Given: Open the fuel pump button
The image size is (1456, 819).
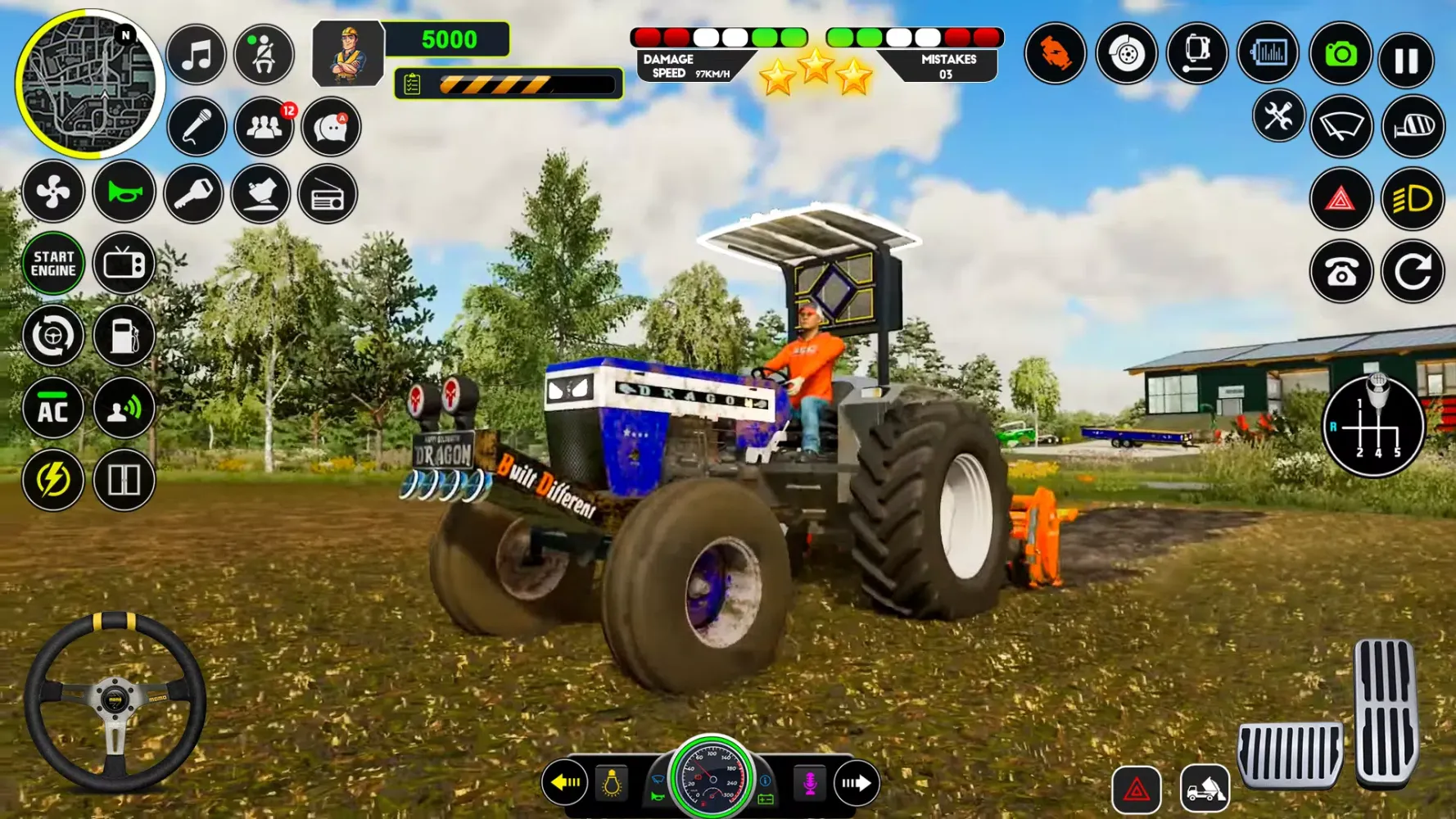Looking at the screenshot, I should tap(124, 336).
